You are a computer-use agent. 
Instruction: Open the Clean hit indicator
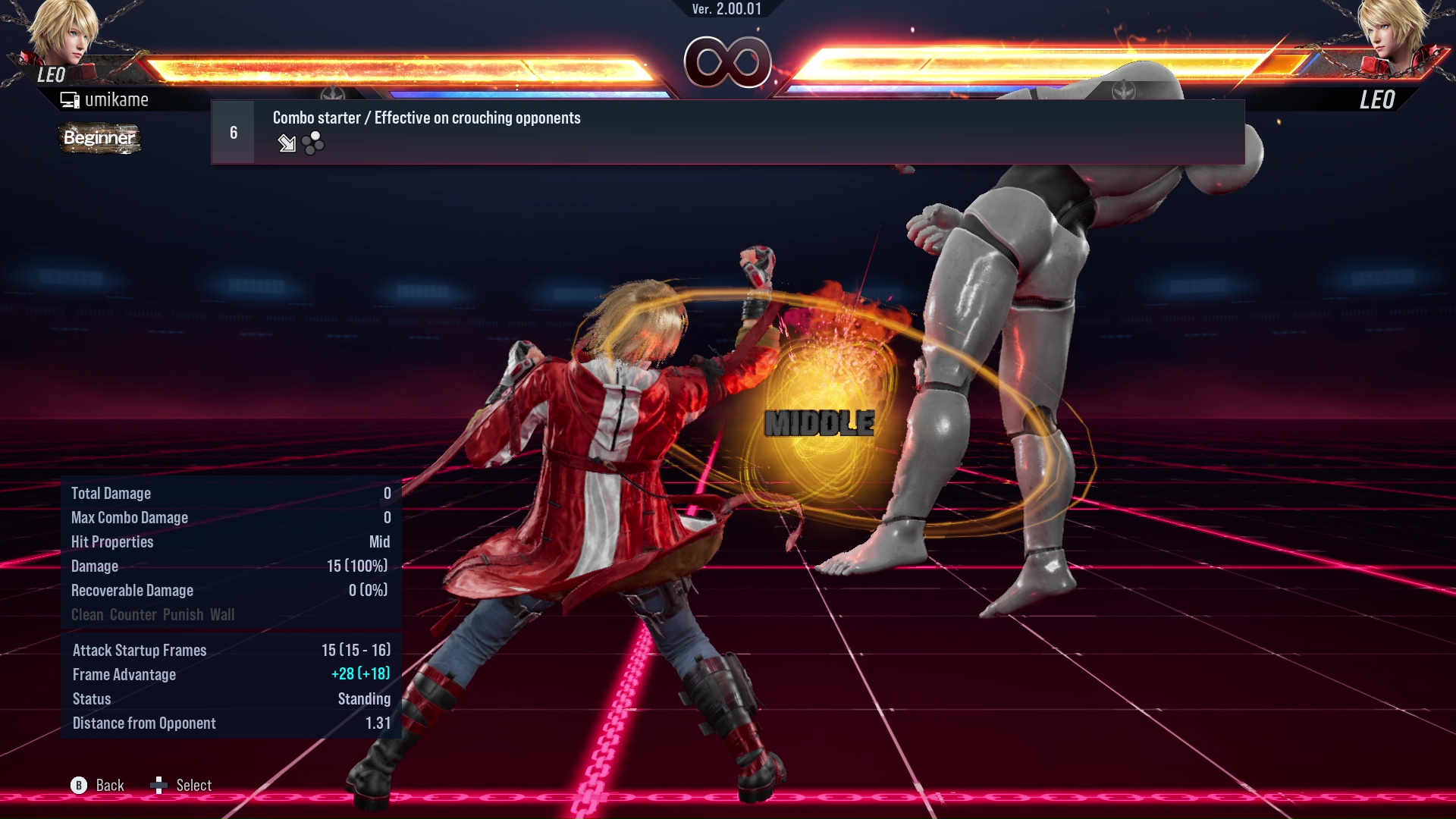tap(89, 615)
